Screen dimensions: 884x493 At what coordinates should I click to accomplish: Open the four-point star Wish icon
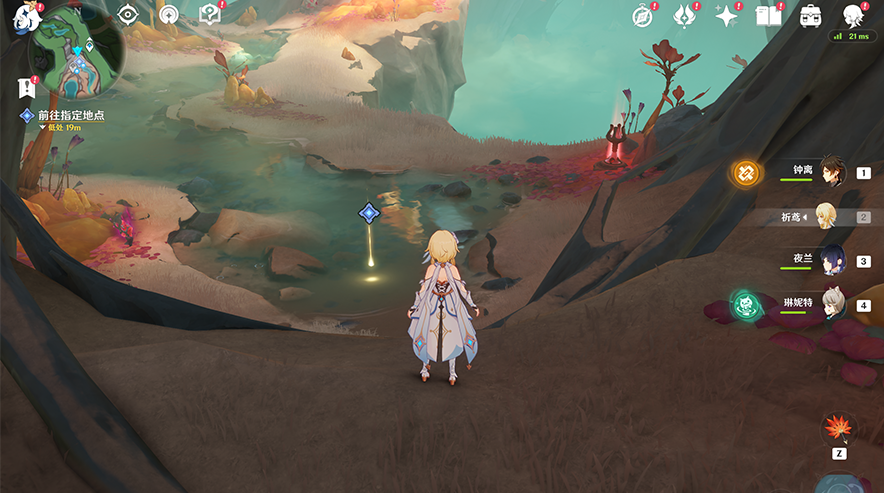(x=727, y=16)
